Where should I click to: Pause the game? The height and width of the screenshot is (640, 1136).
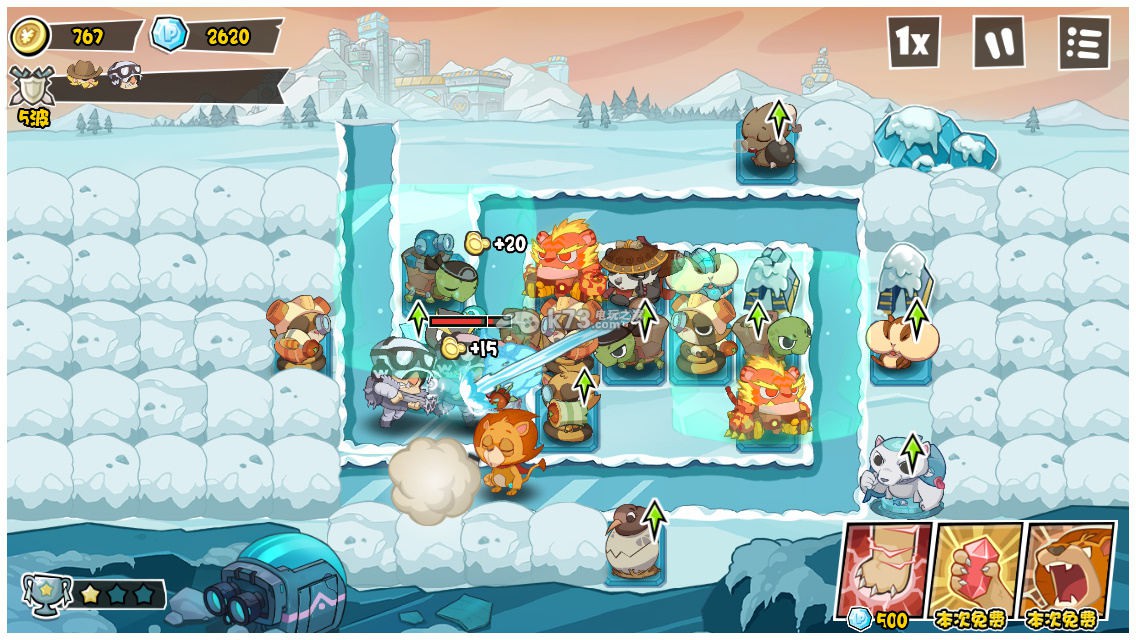tap(999, 42)
